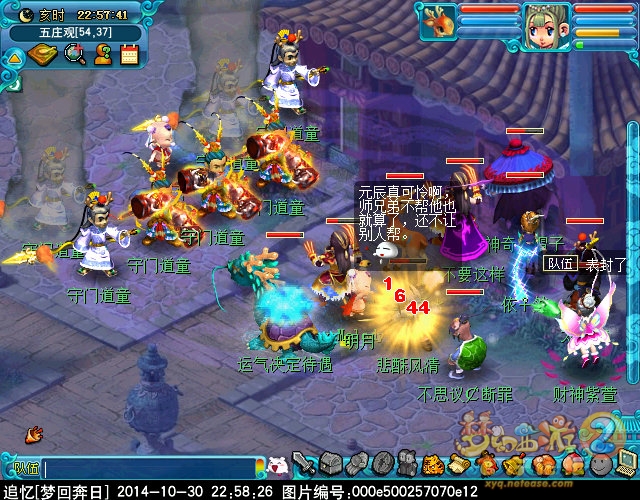Screen dimensions: 640x500
Task: Click the sword attack icon
Action: (305, 464)
